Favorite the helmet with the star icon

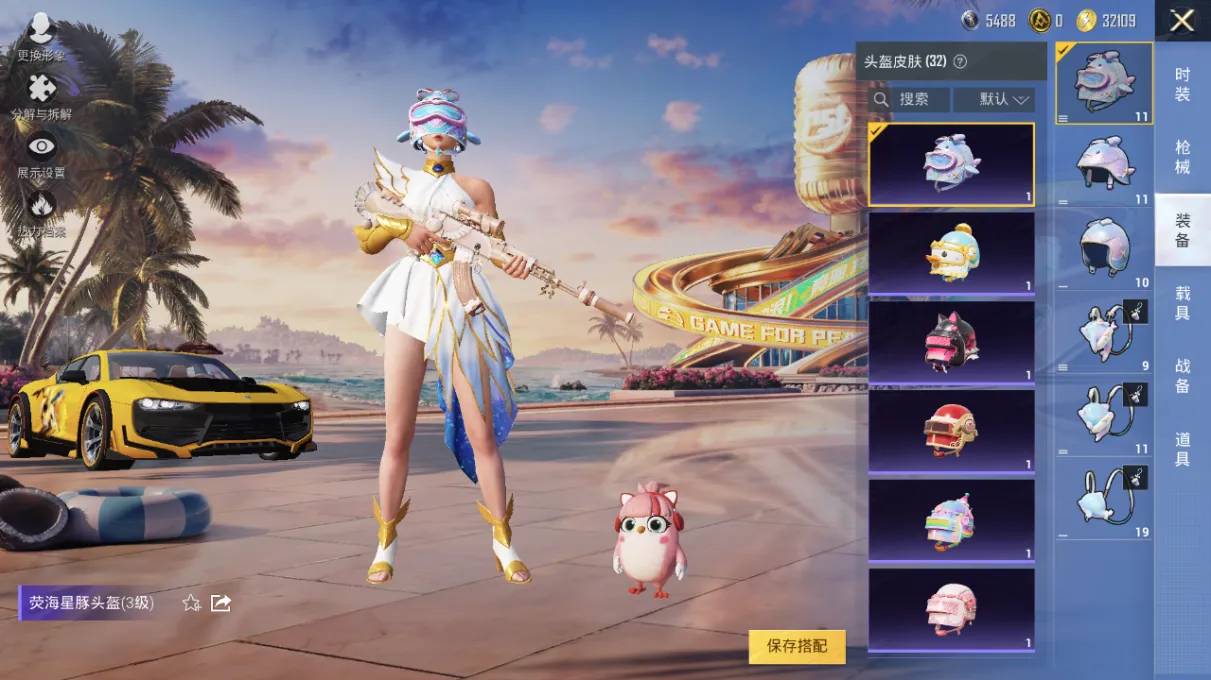click(x=191, y=603)
